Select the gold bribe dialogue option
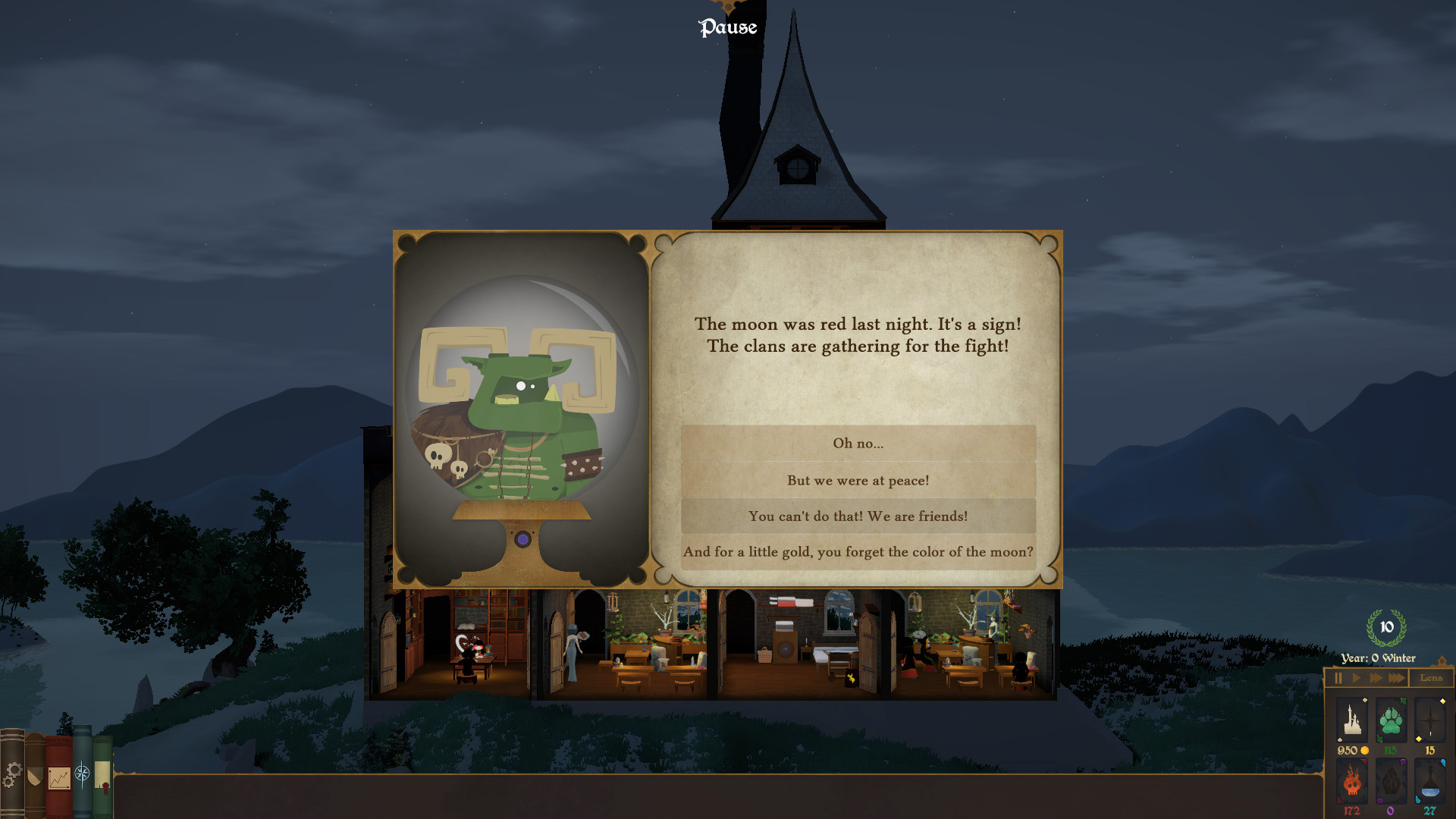1456x819 pixels. [858, 552]
